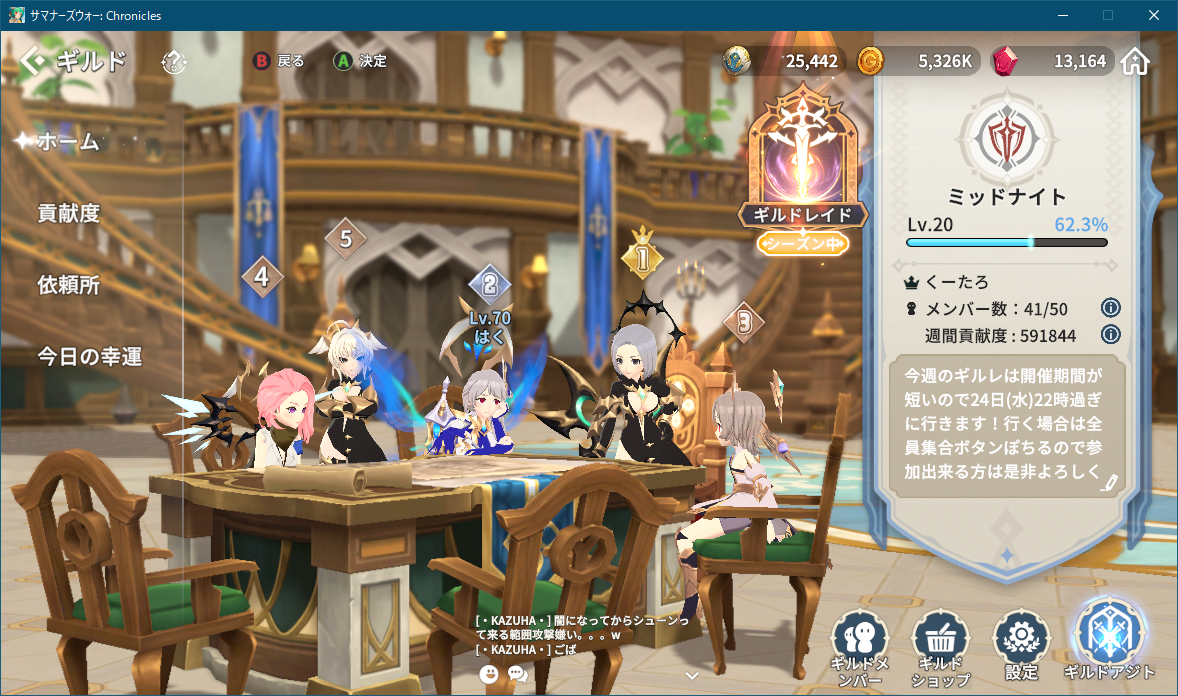The height and width of the screenshot is (696, 1178).
Task: Check 今日の幸運 daily fortune
Action: (90, 357)
